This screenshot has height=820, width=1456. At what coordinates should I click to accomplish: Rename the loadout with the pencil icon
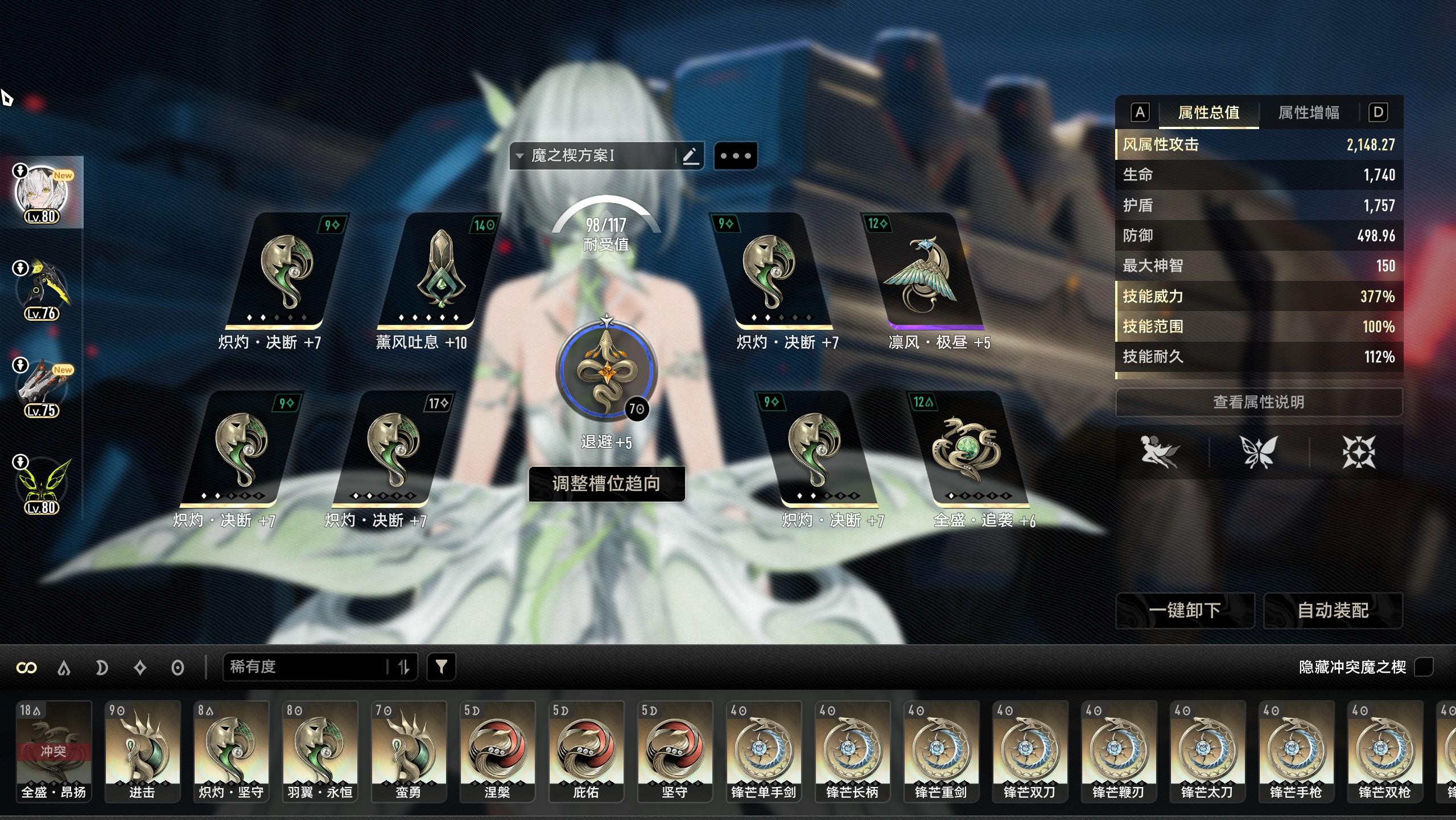tap(690, 156)
